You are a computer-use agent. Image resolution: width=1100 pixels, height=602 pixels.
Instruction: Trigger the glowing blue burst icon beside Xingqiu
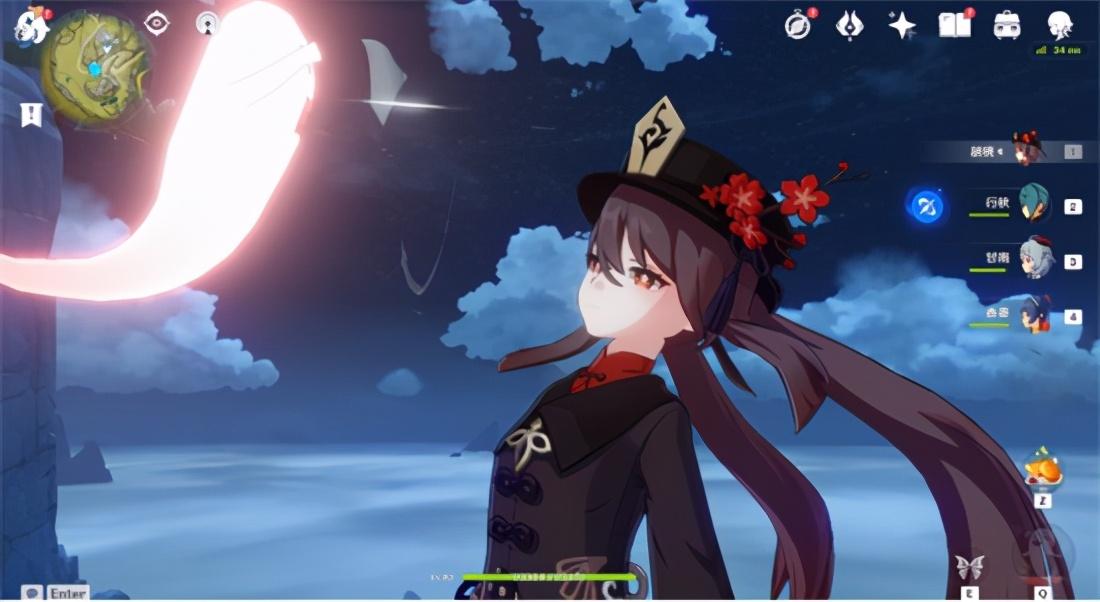(x=927, y=207)
